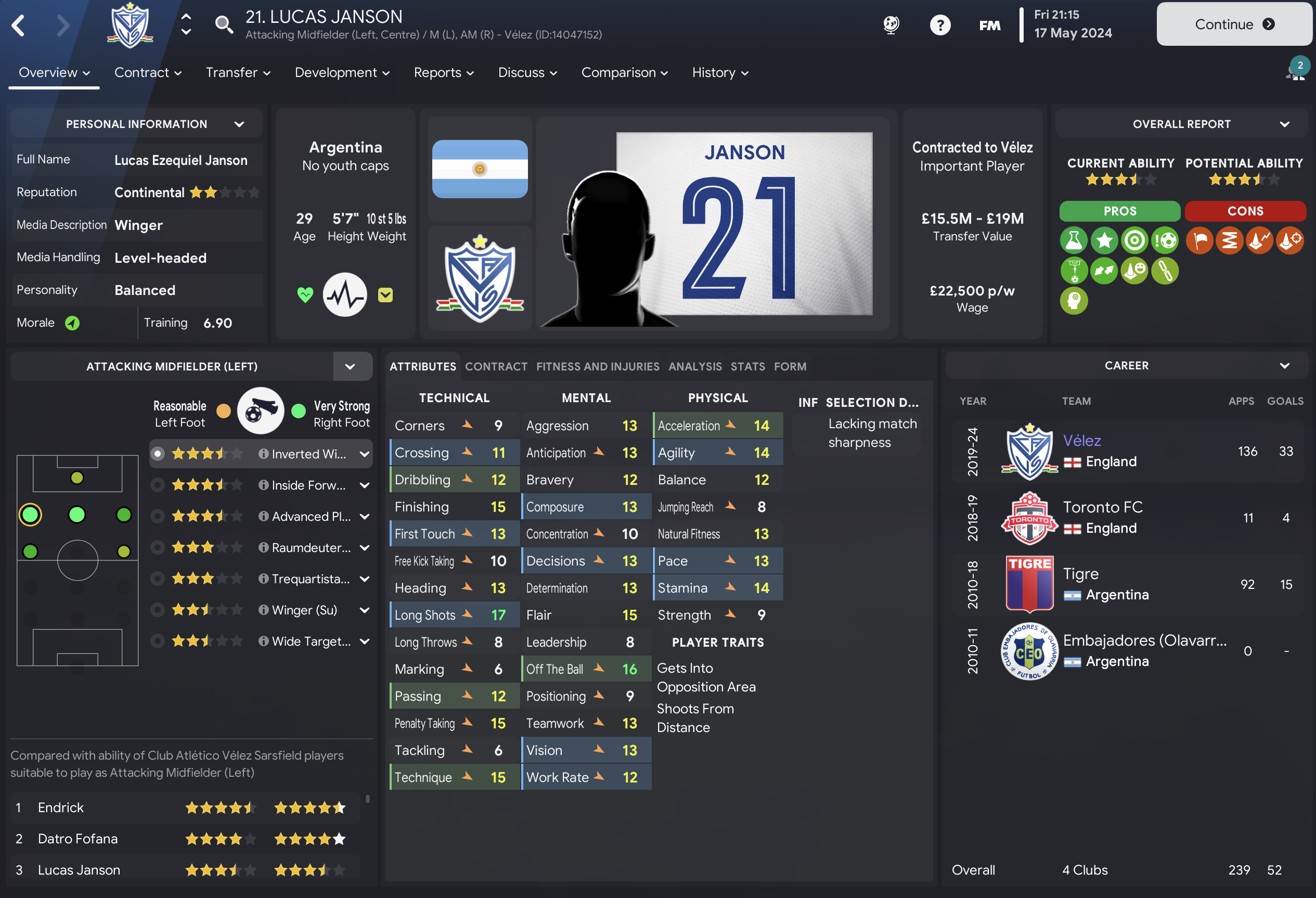Expand the Overall Report panel selector
This screenshot has width=1316, height=898.
pos(1284,124)
